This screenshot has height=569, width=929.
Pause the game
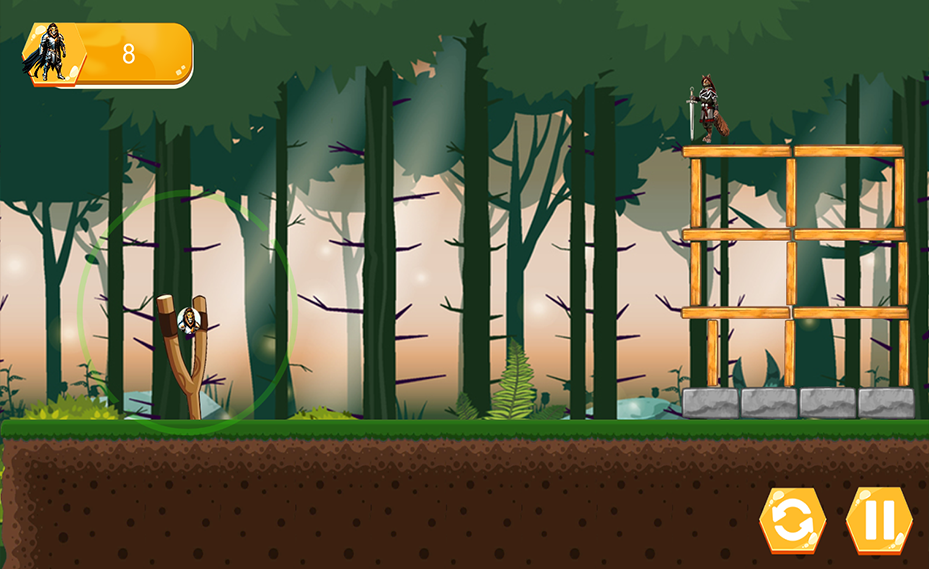[879, 520]
